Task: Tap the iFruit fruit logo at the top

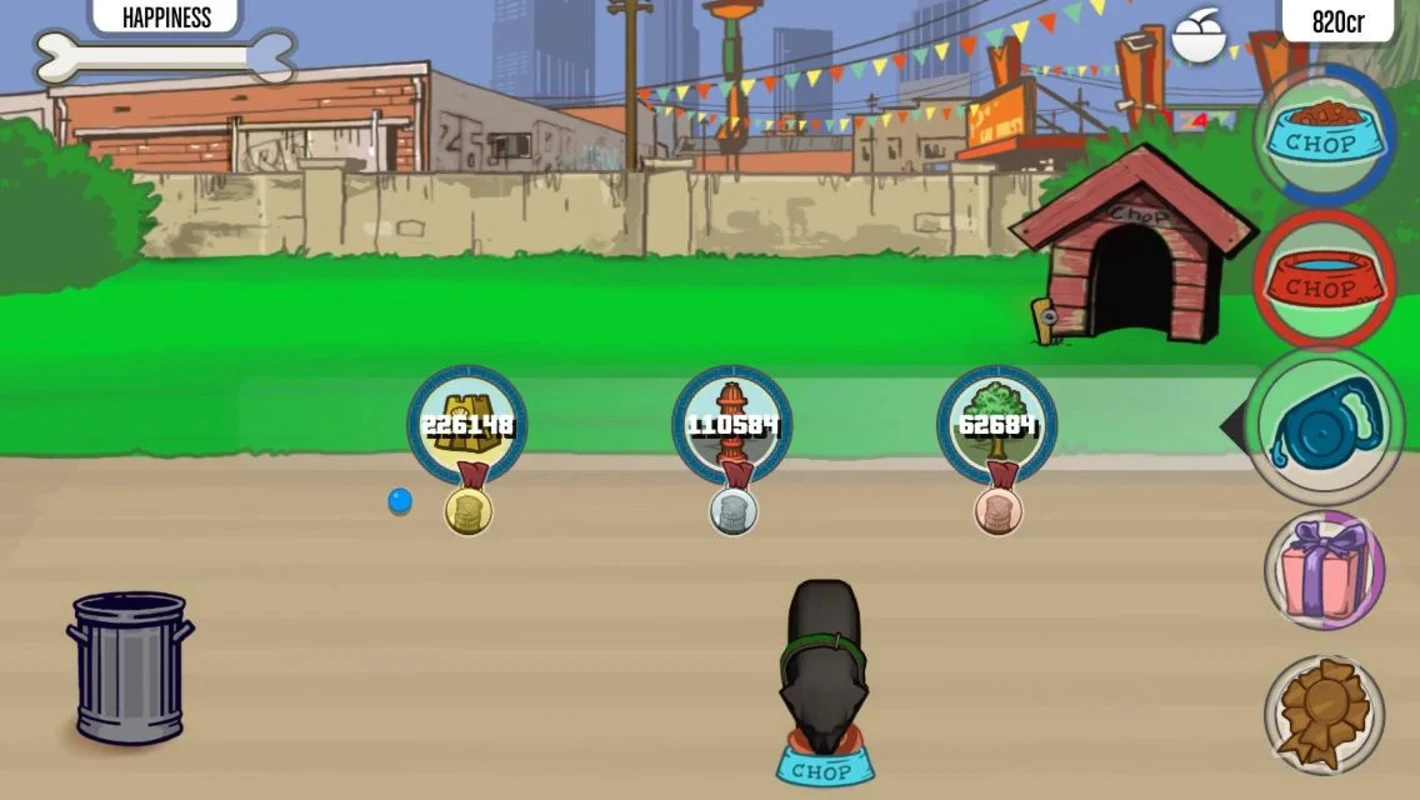Action: (x=1201, y=32)
